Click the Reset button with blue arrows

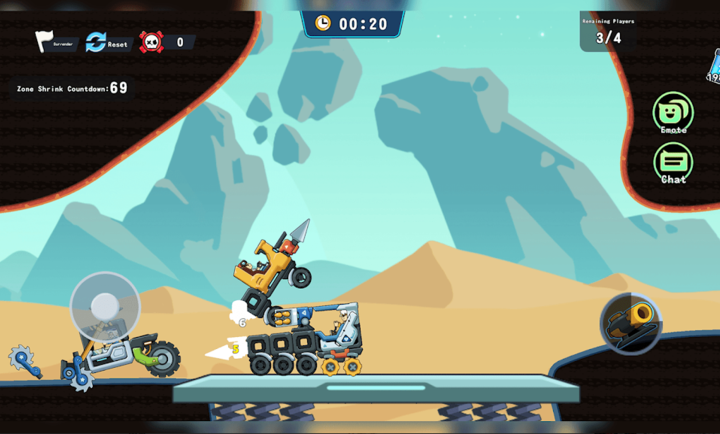[x=97, y=42]
